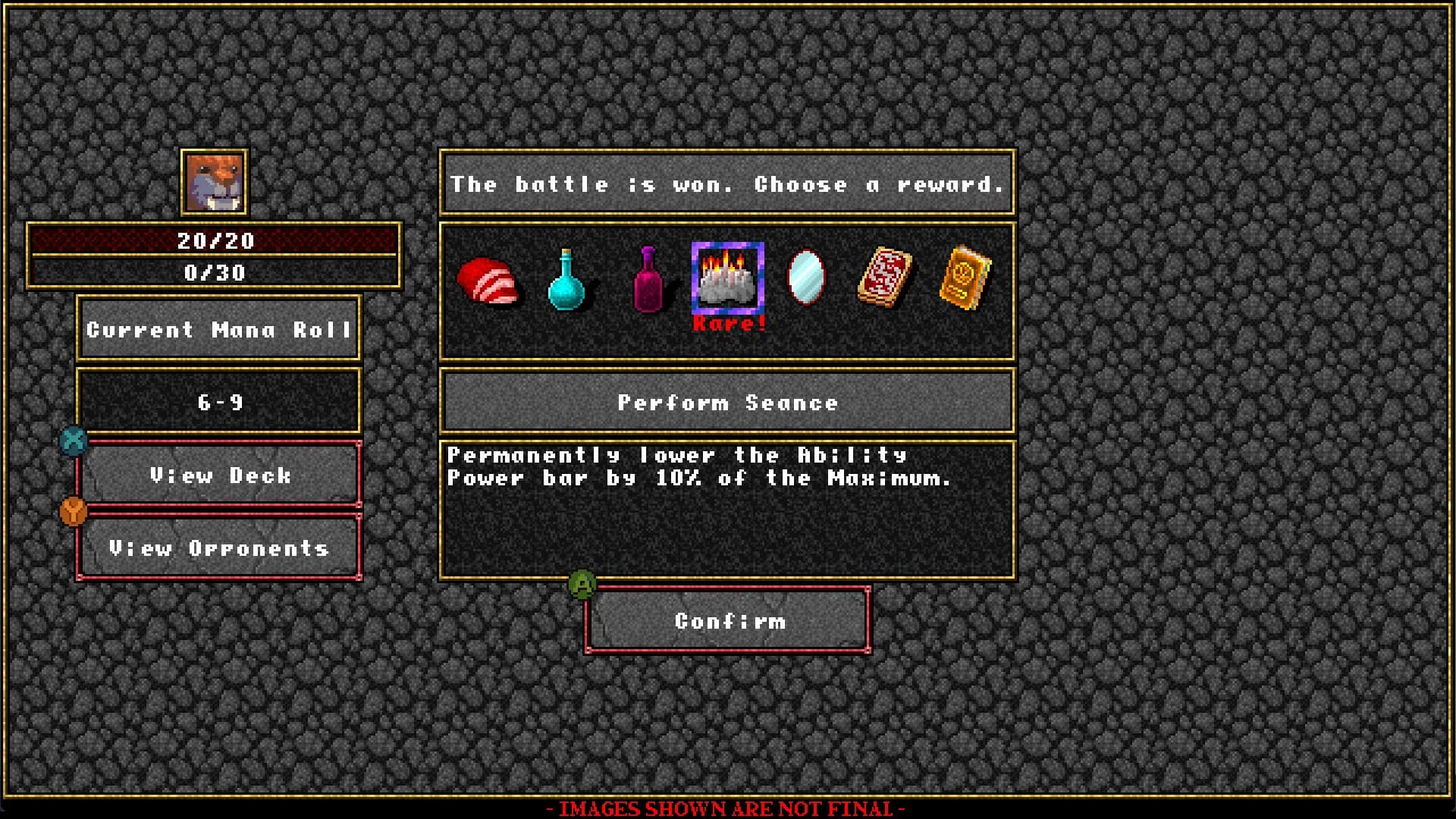
Task: Click the 0/30 mana bar
Action: click(215, 273)
